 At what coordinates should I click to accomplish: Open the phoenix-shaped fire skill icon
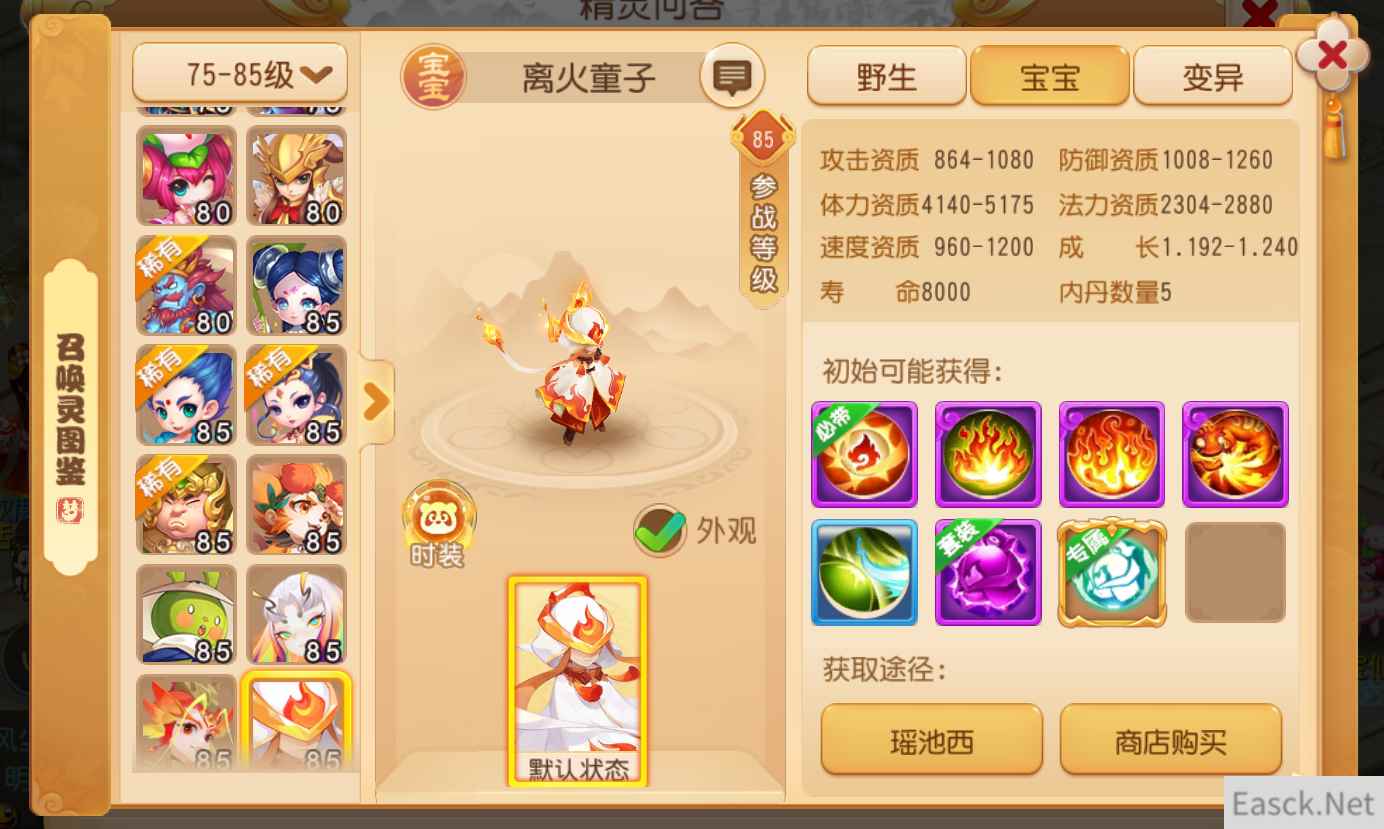(1235, 454)
